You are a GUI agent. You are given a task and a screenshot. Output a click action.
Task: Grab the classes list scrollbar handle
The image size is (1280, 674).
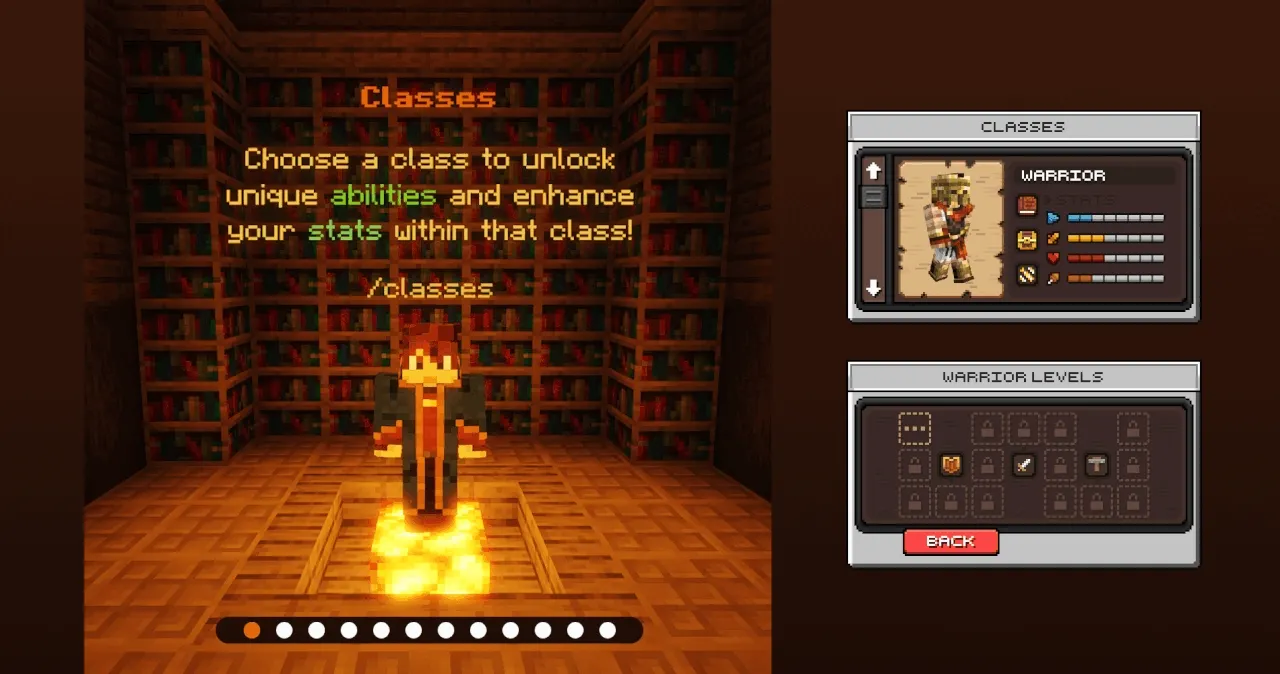pyautogui.click(x=874, y=196)
